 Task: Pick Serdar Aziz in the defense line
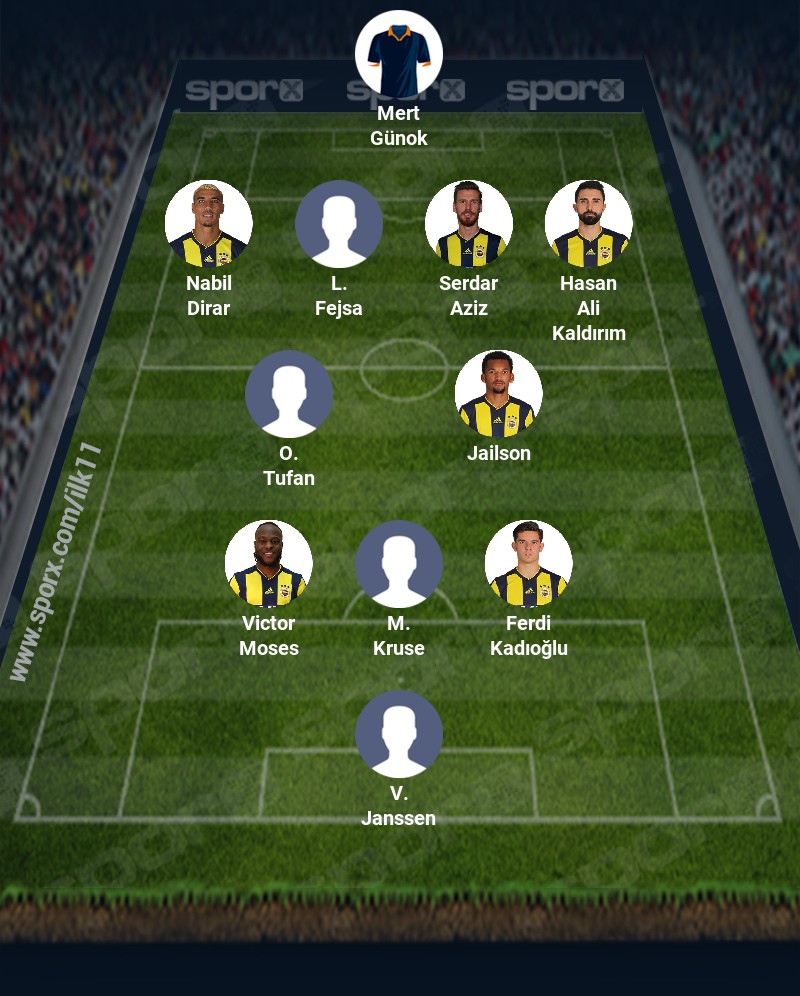469,224
